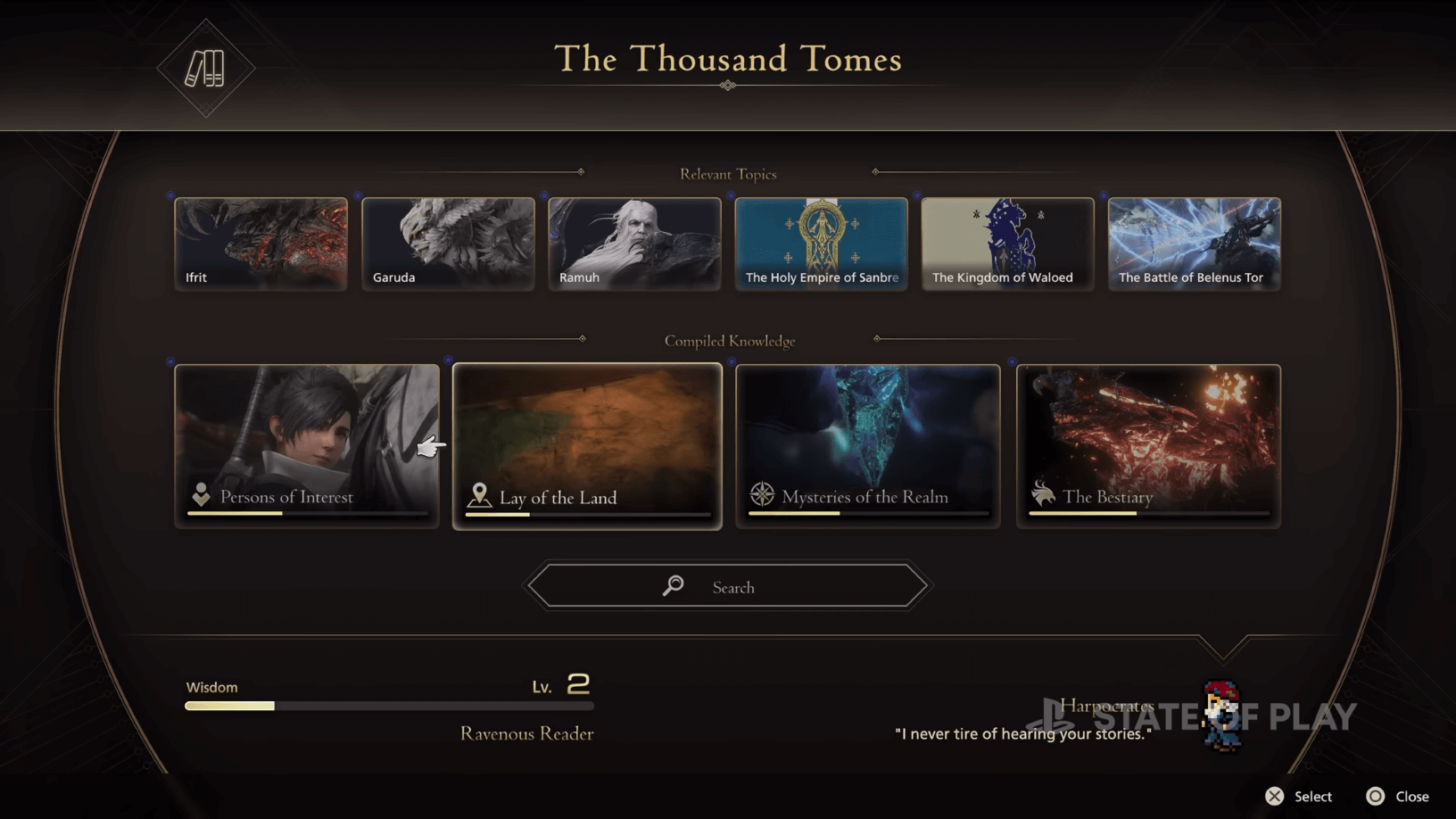Click the cross button icon next to Select
The height and width of the screenshot is (819, 1456).
click(1276, 796)
